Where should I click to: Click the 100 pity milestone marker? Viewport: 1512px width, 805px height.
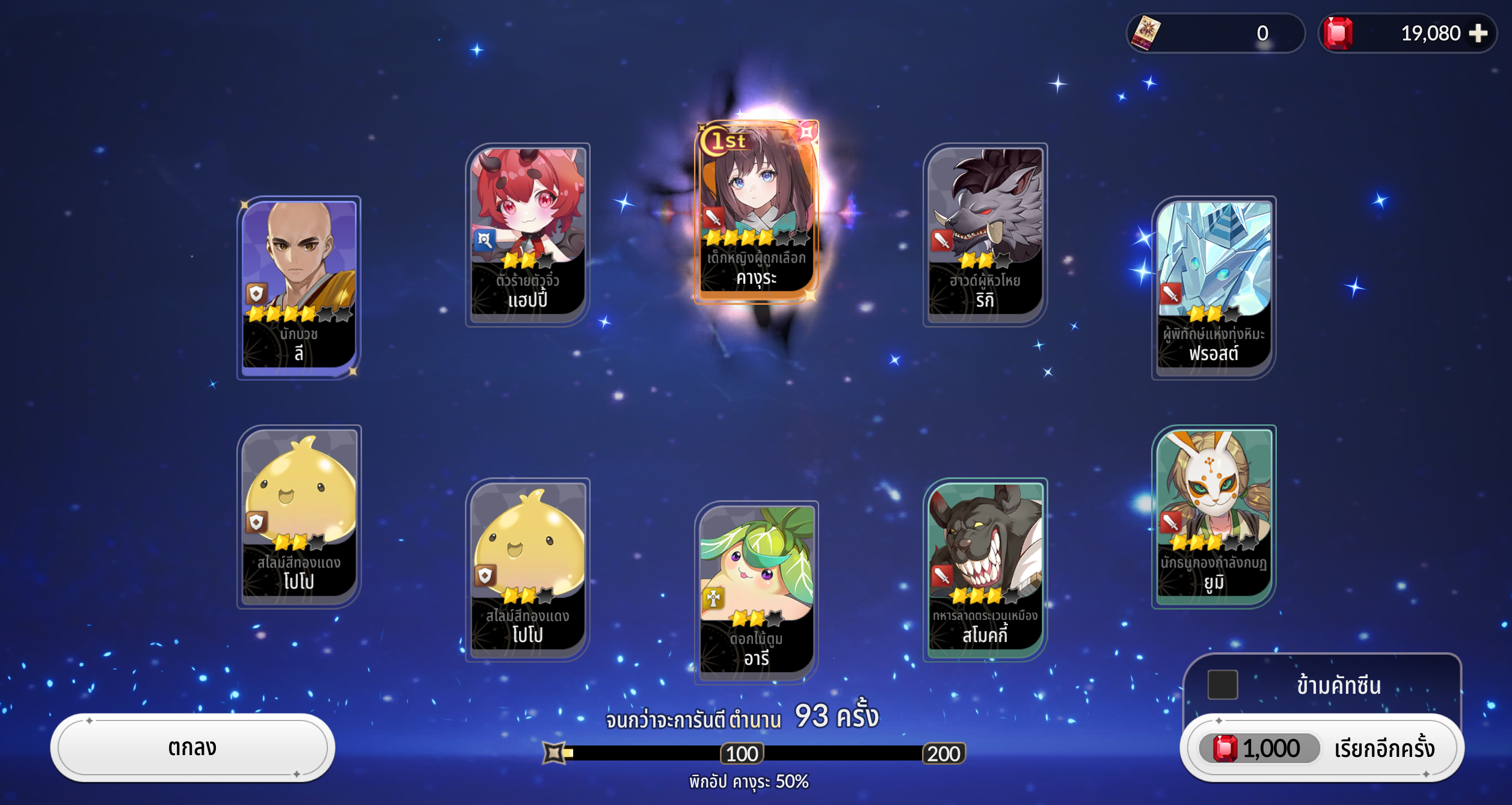[x=742, y=753]
